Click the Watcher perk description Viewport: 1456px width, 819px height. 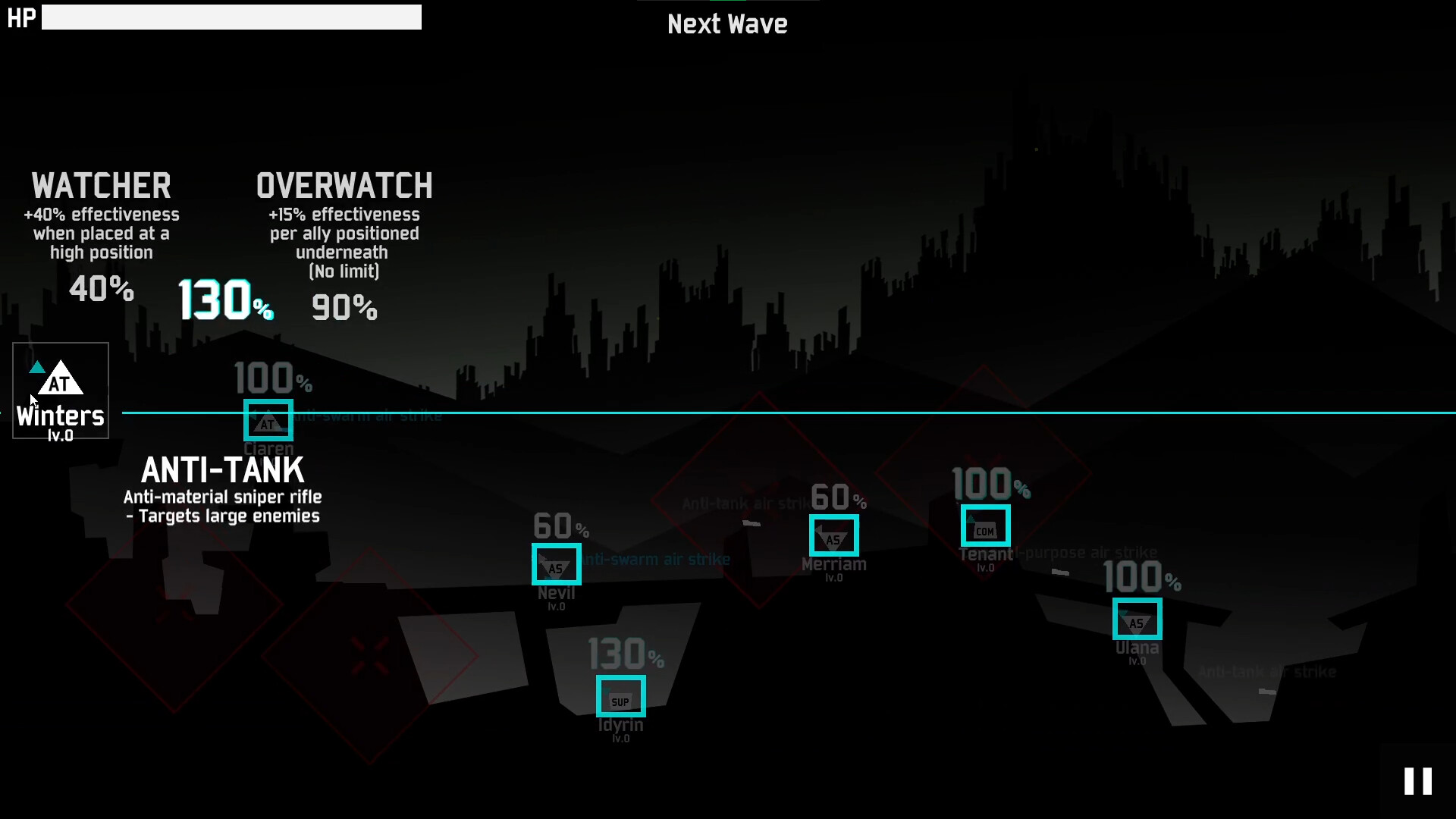(x=102, y=233)
